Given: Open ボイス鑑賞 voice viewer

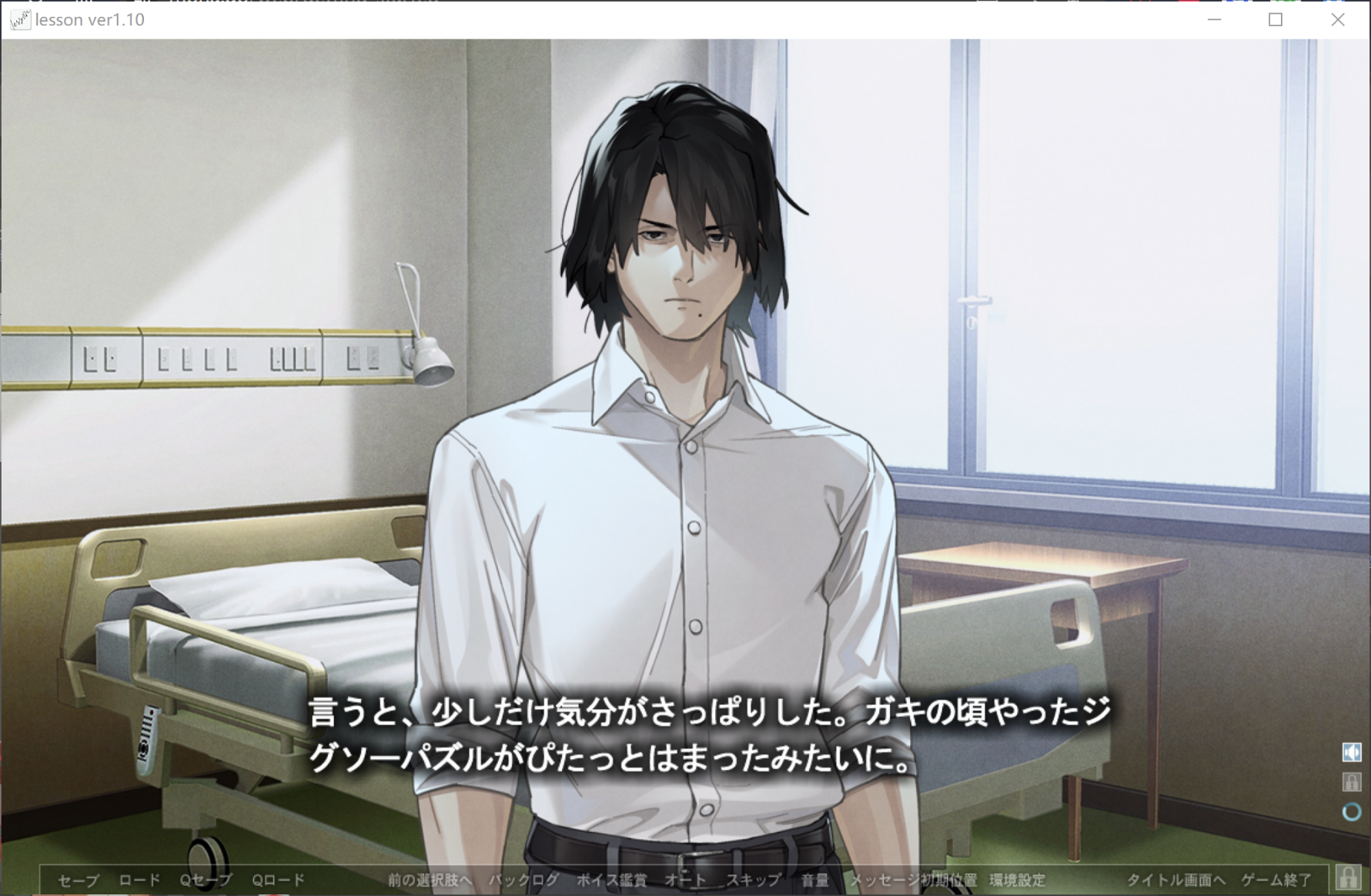Looking at the screenshot, I should 611,880.
